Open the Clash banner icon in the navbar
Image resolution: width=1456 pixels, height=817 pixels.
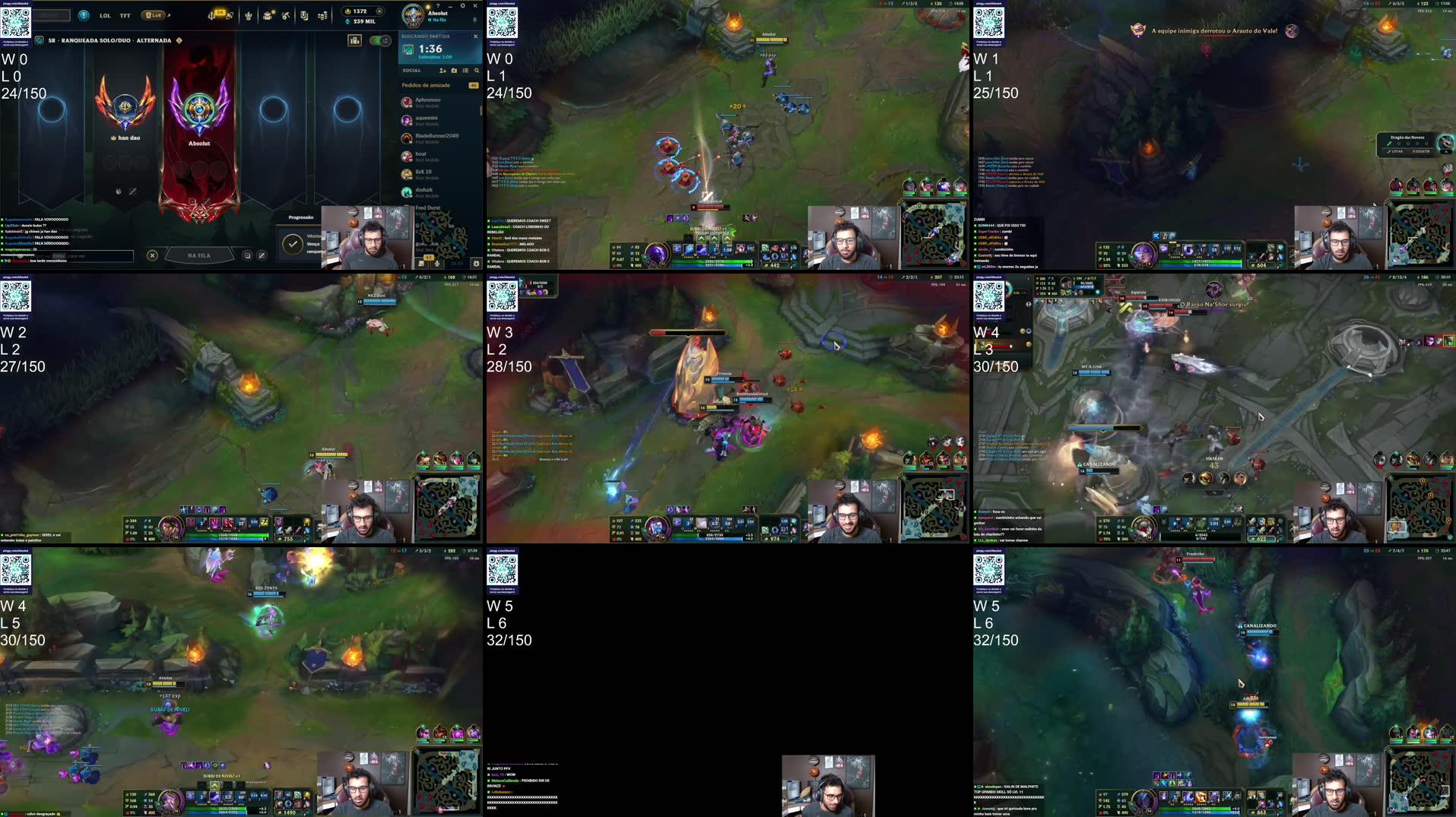(248, 15)
